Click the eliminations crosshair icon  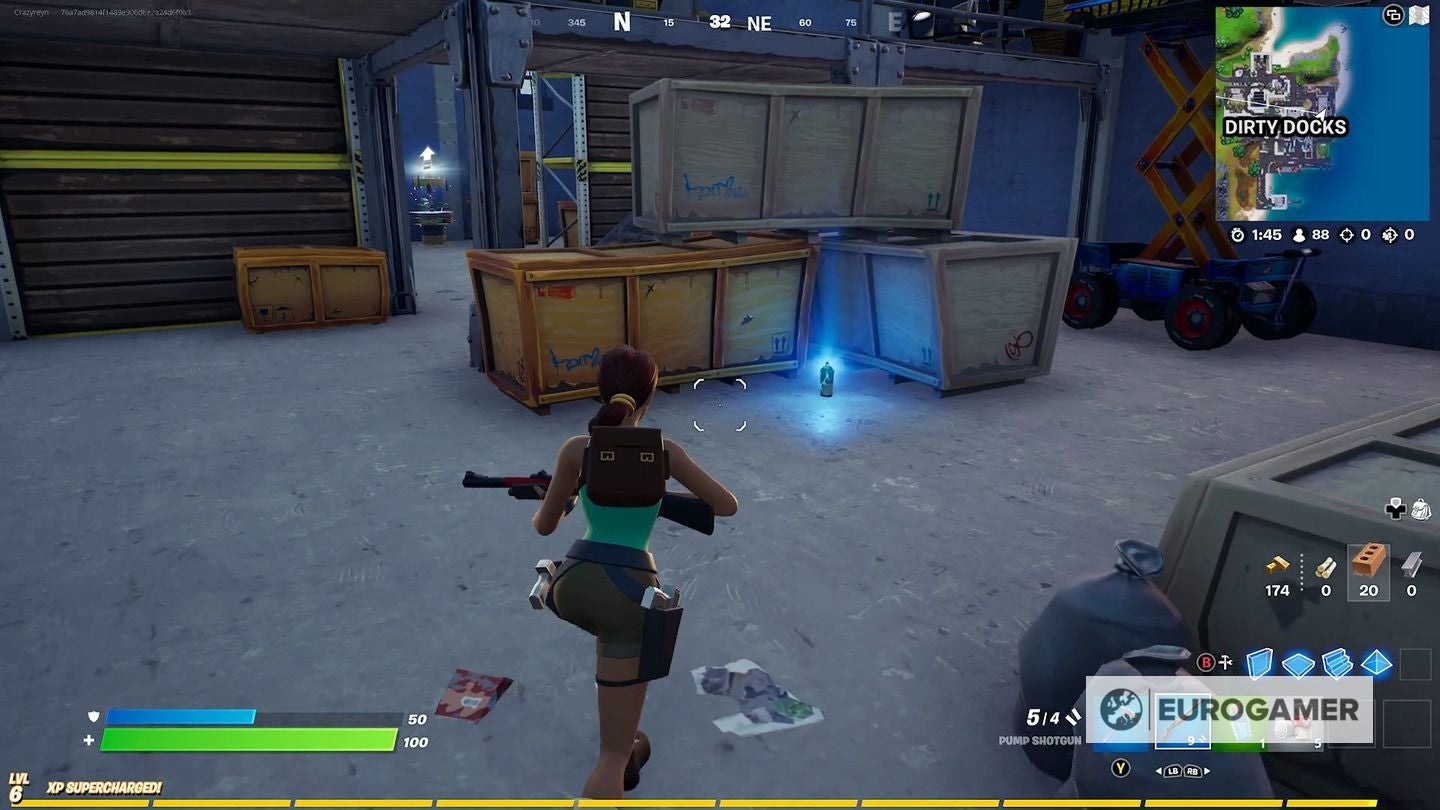1348,236
